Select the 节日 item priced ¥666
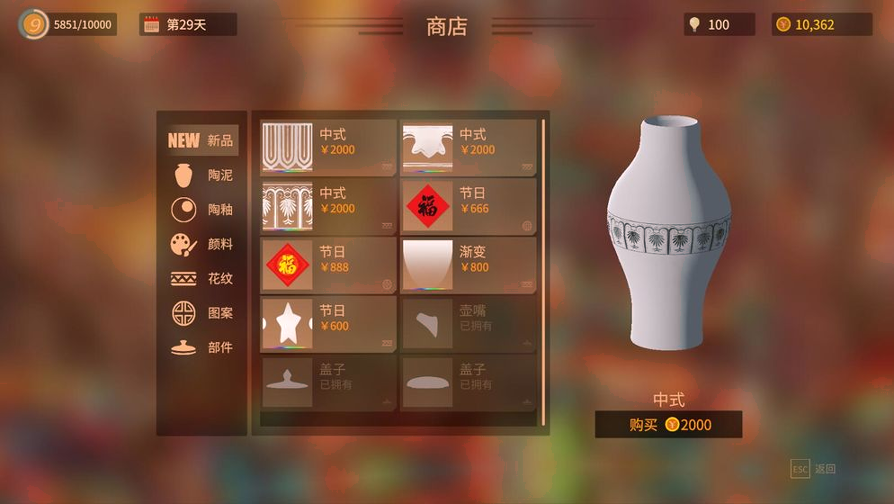The height and width of the screenshot is (504, 894). 468,207
